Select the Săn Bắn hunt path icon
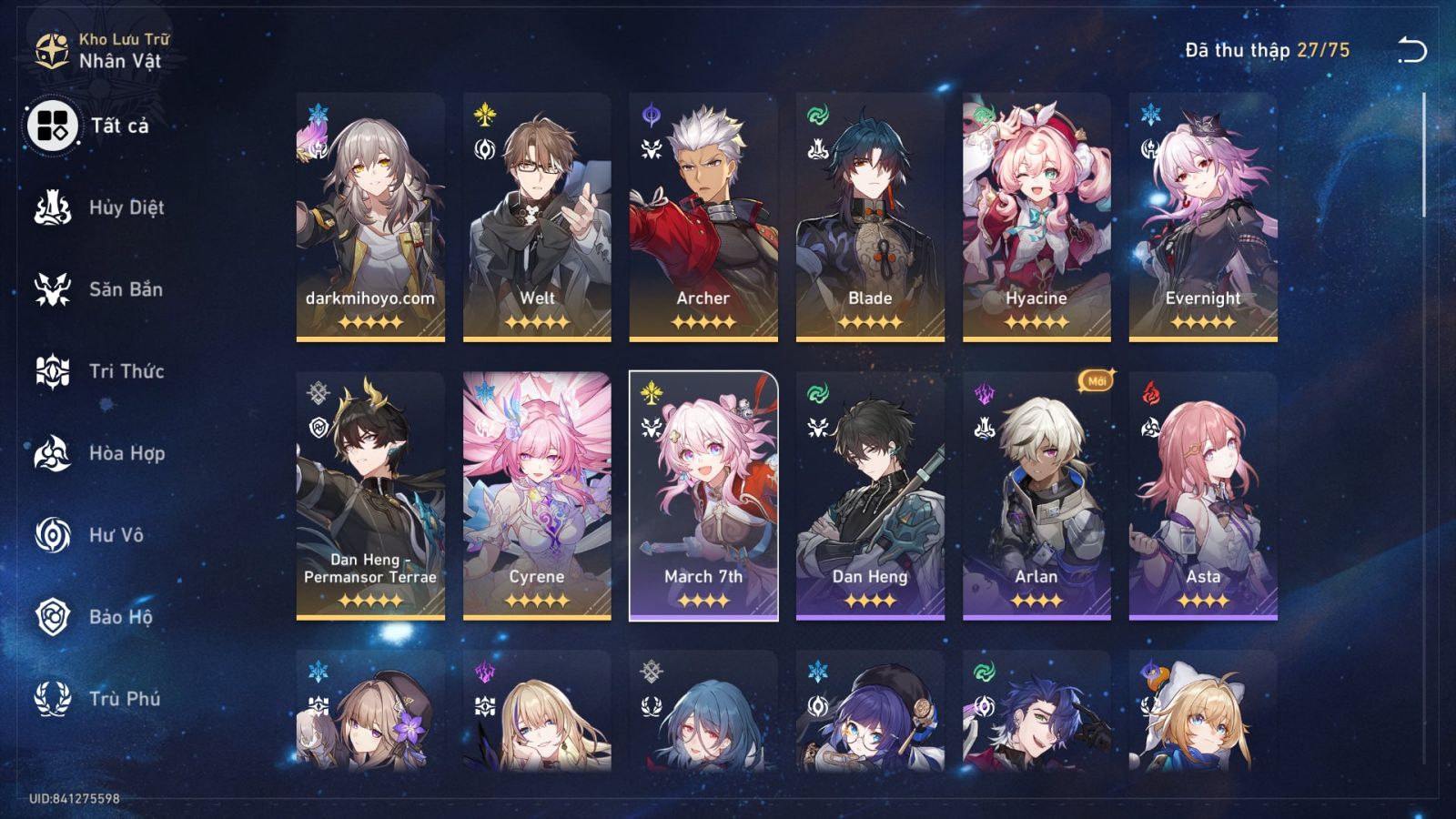 (55, 289)
